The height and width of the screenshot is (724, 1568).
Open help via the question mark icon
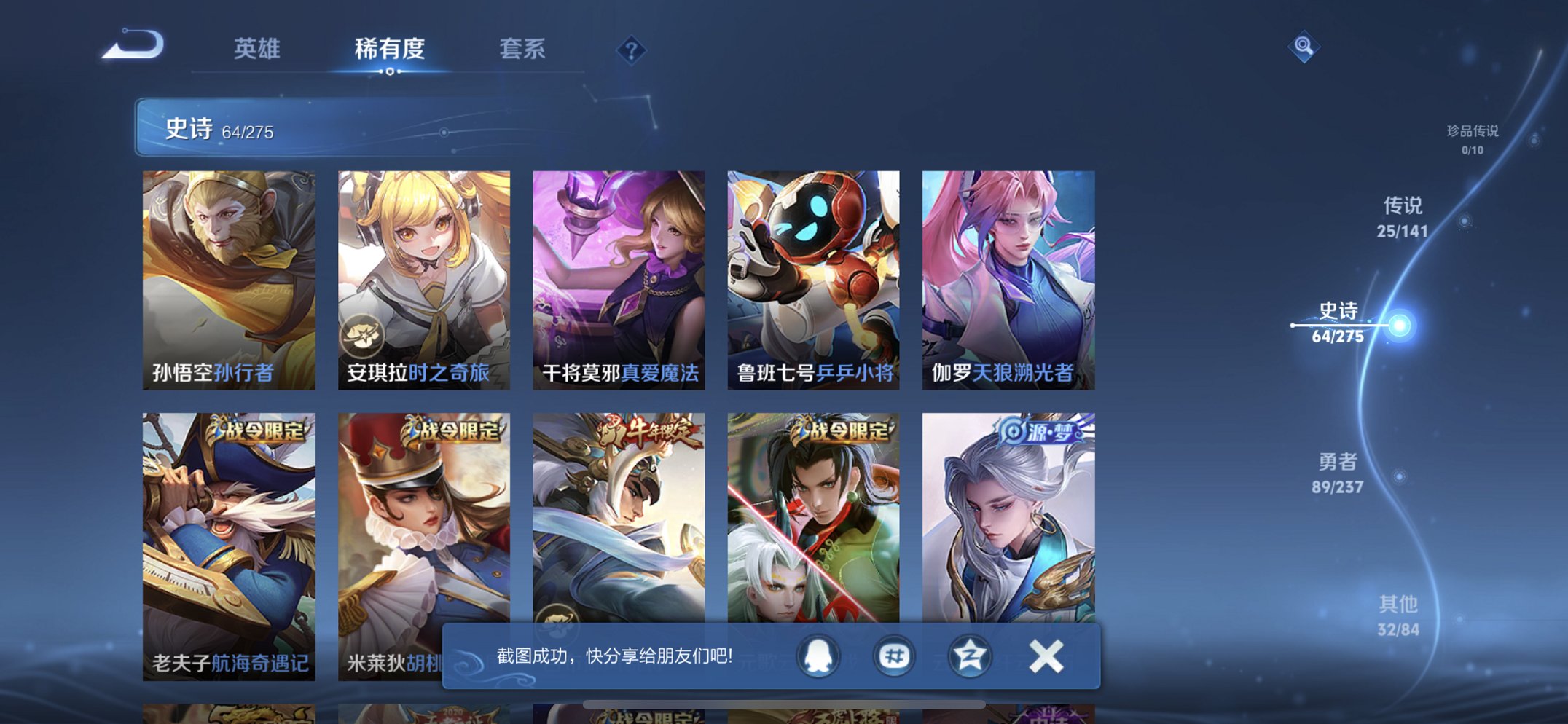pos(631,51)
